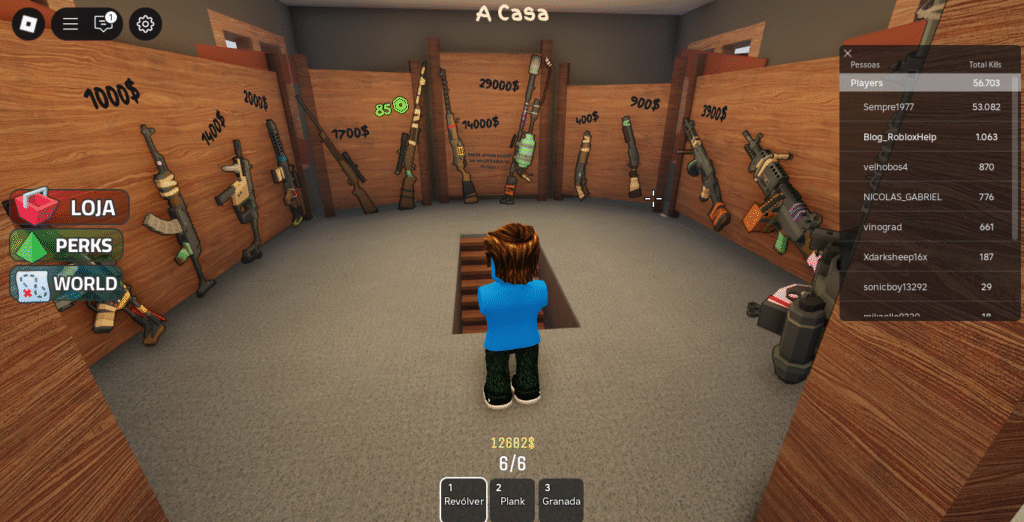Open the gear settings icon
Viewport: 1024px width, 522px height.
click(145, 24)
